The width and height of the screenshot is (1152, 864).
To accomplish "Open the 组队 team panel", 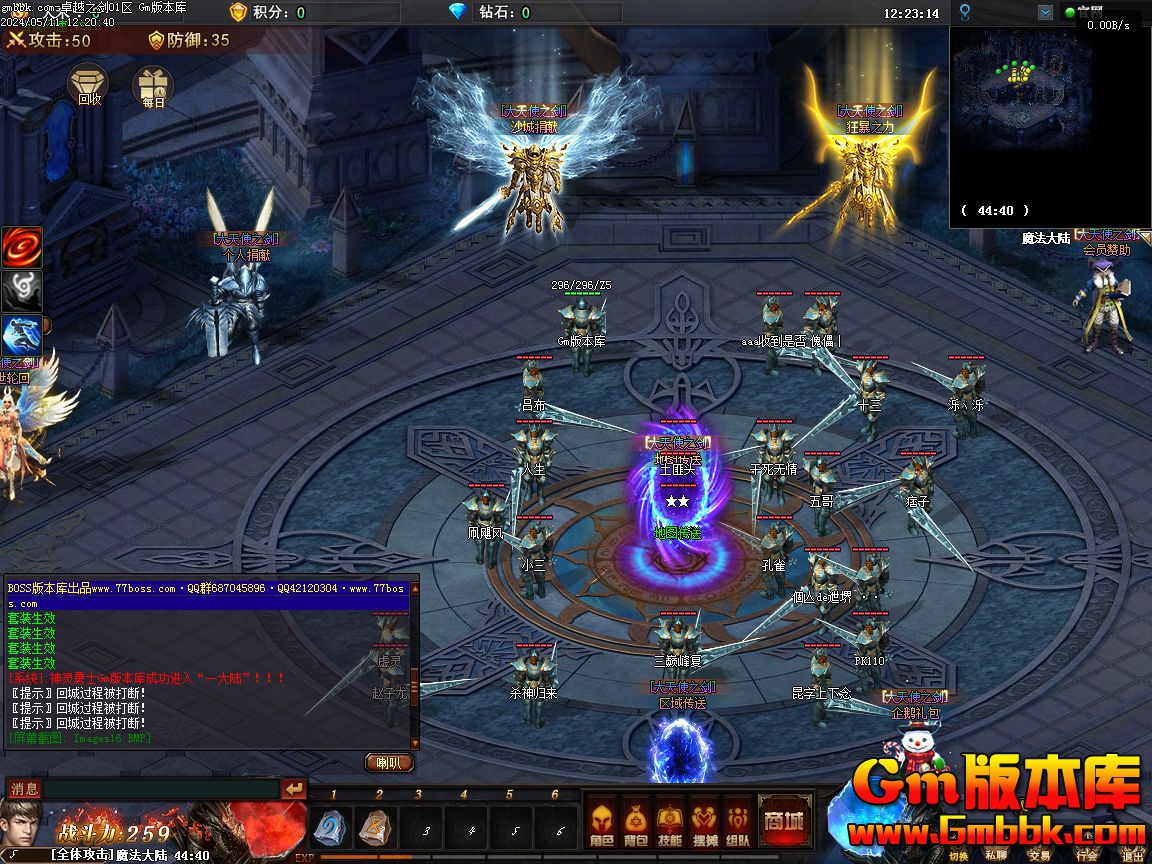I will 737,822.
